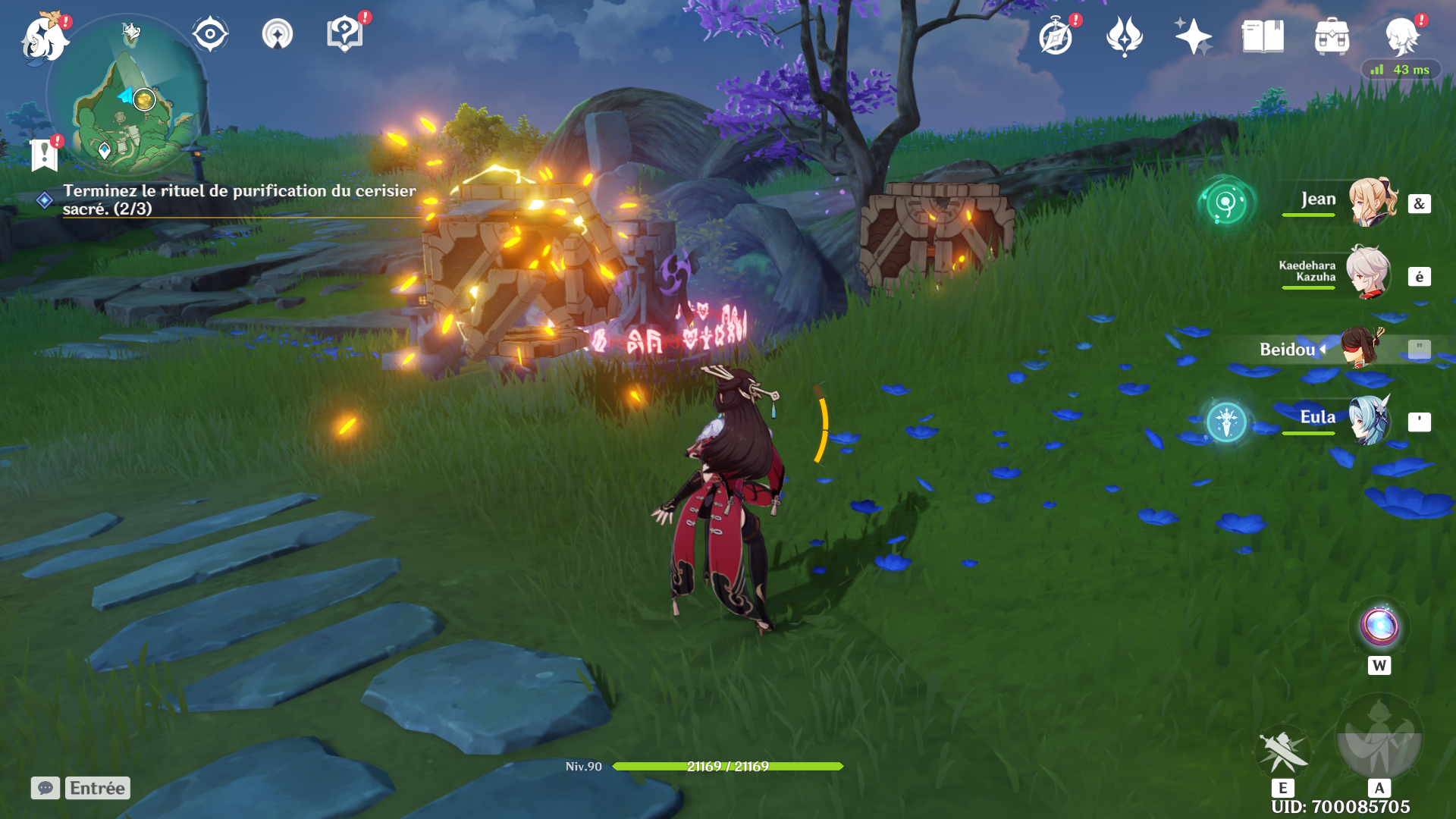The image size is (1456, 819).
Task: Open the tutorial notice icon
Action: click(x=344, y=34)
